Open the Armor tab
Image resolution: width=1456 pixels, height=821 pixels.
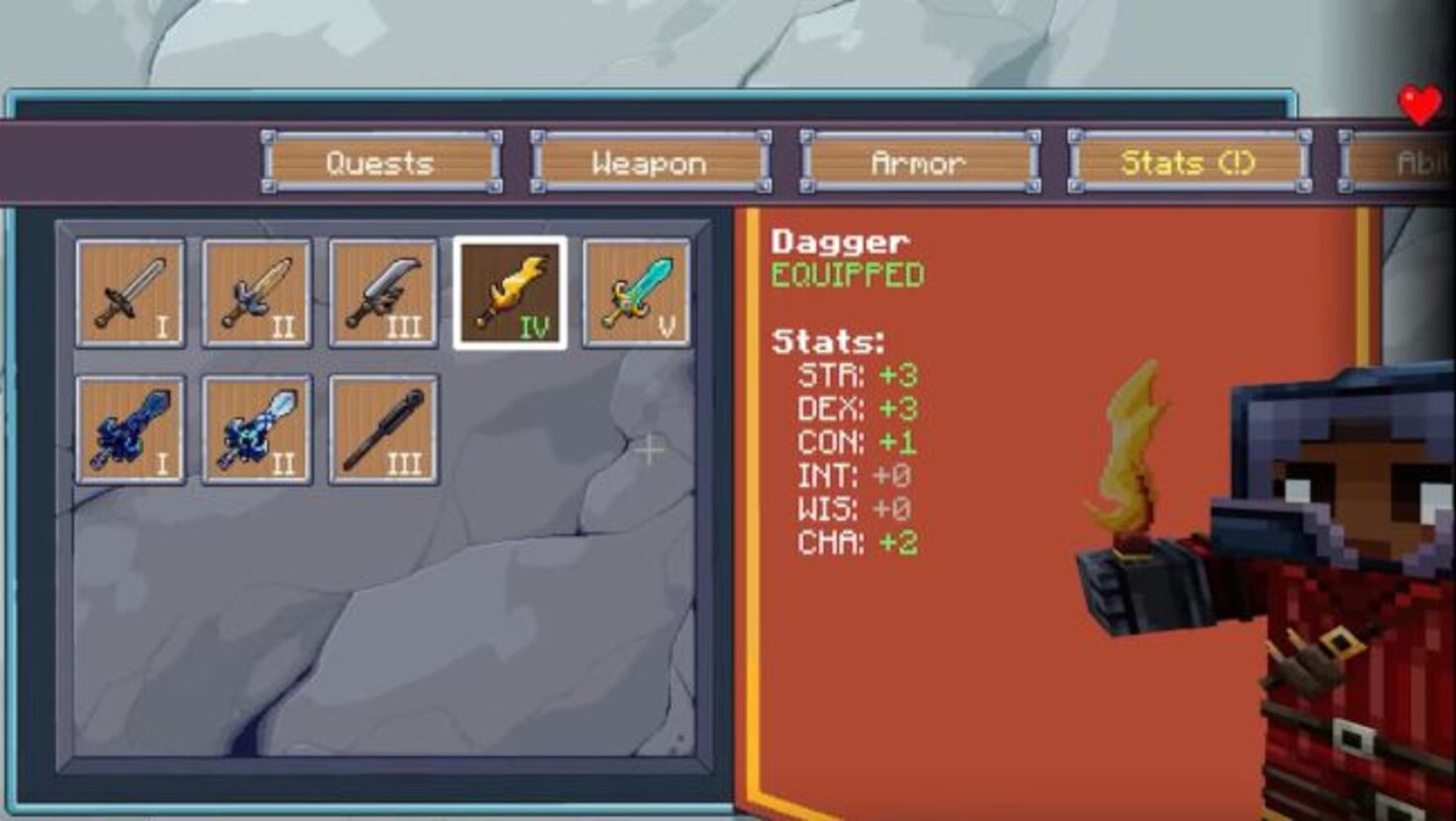(x=918, y=162)
